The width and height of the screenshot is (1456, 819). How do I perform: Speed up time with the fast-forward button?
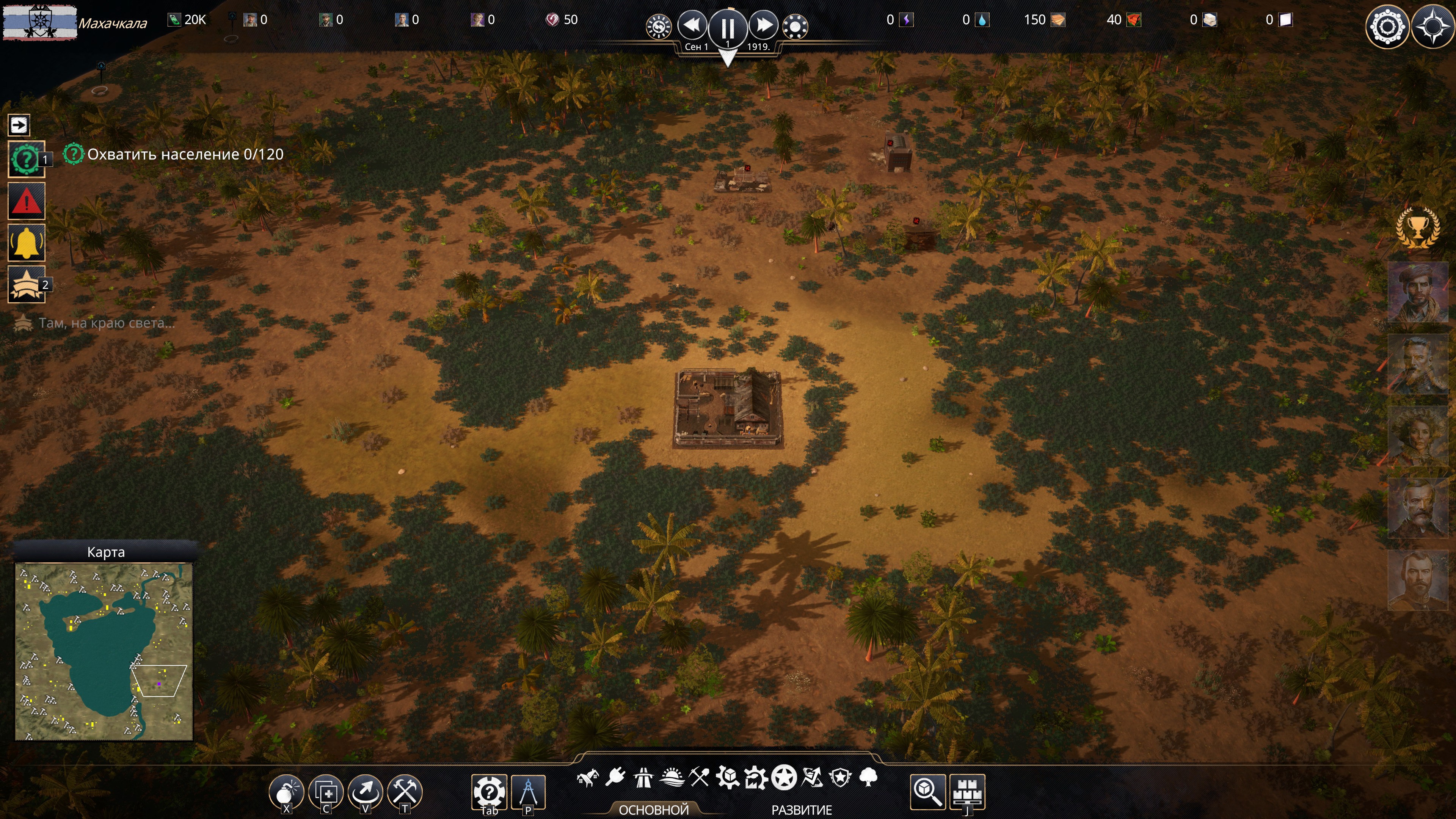[764, 25]
